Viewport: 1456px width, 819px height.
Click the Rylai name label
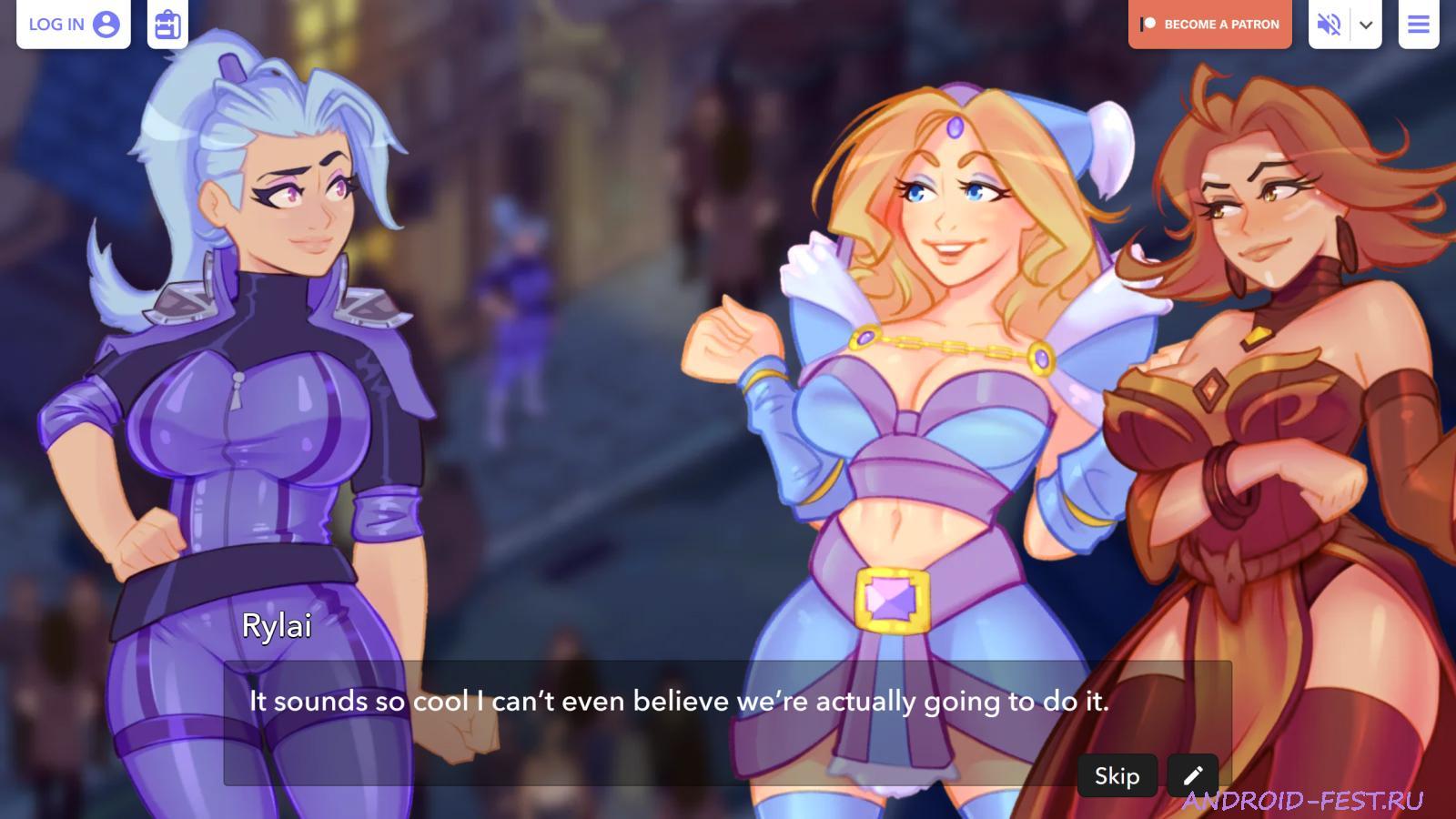277,626
